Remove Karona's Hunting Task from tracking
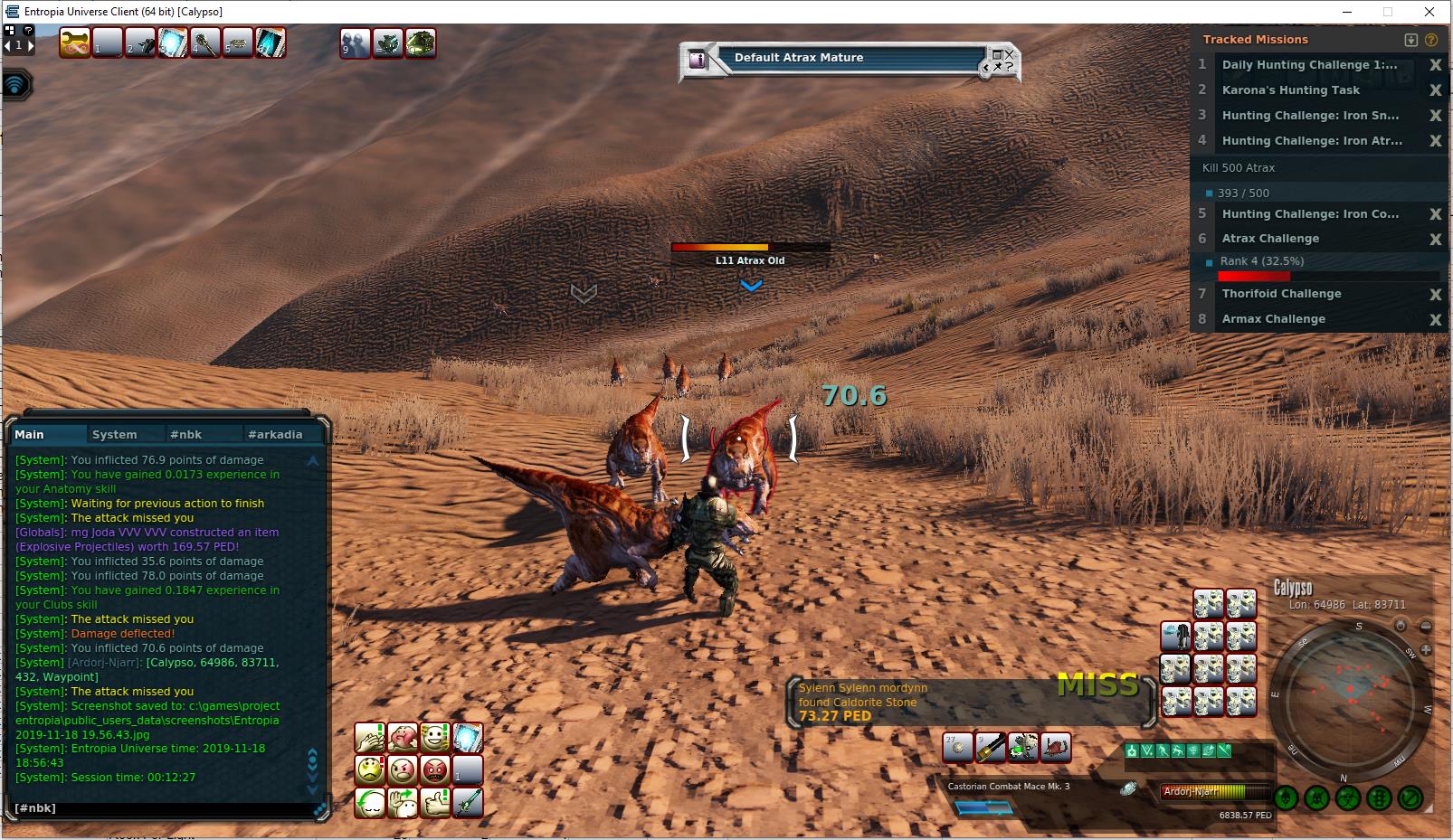1453x840 pixels. [x=1435, y=90]
